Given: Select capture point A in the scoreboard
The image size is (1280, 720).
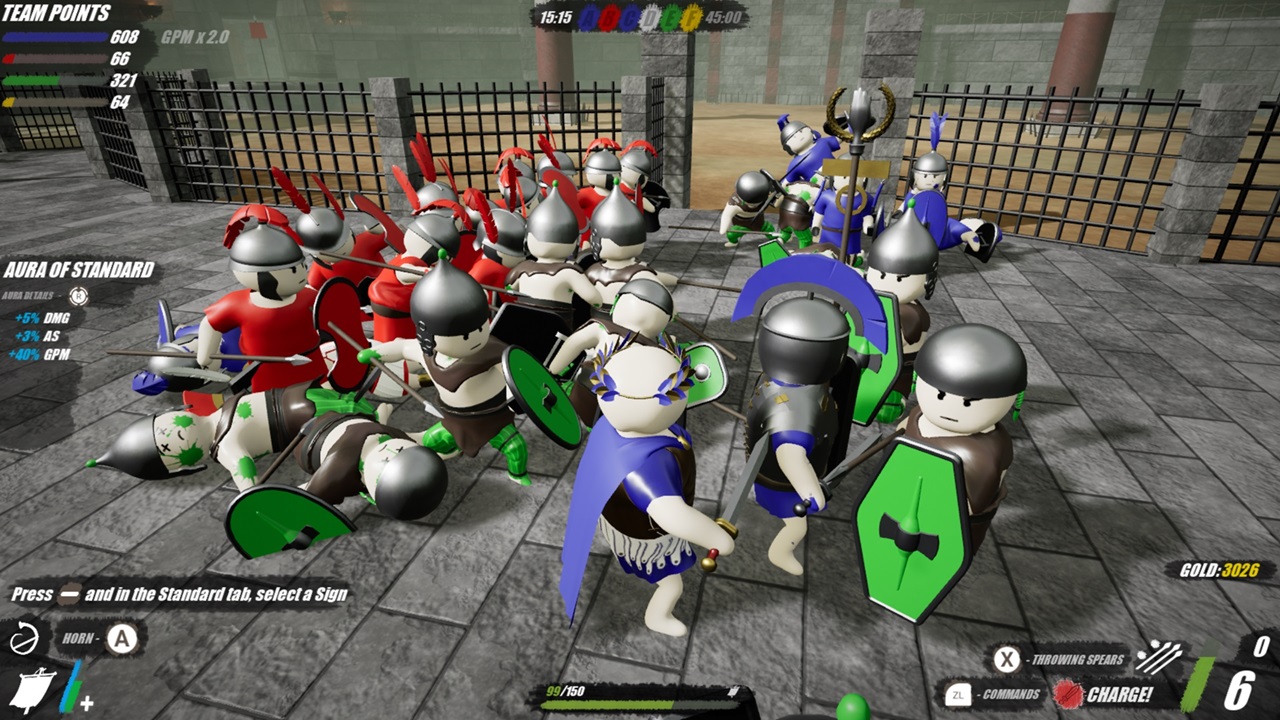Looking at the screenshot, I should pyautogui.click(x=588, y=17).
